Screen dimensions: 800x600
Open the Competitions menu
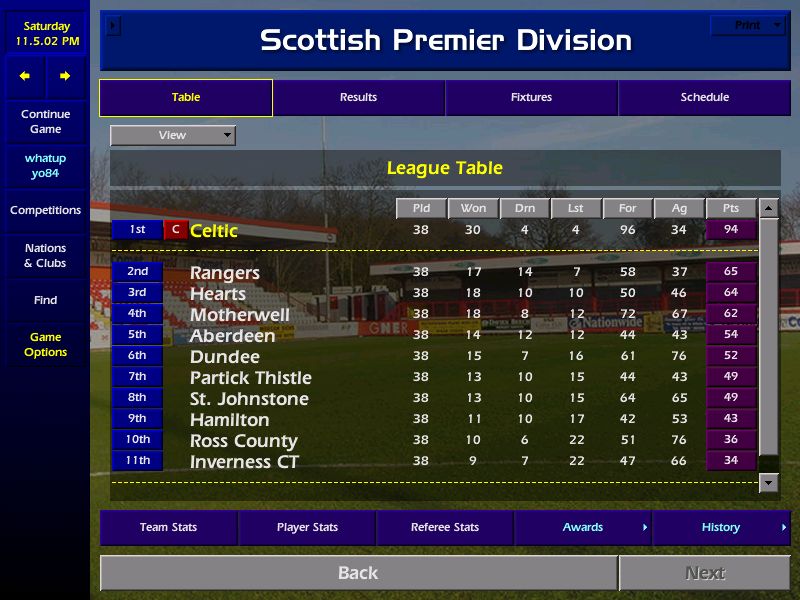tap(45, 211)
